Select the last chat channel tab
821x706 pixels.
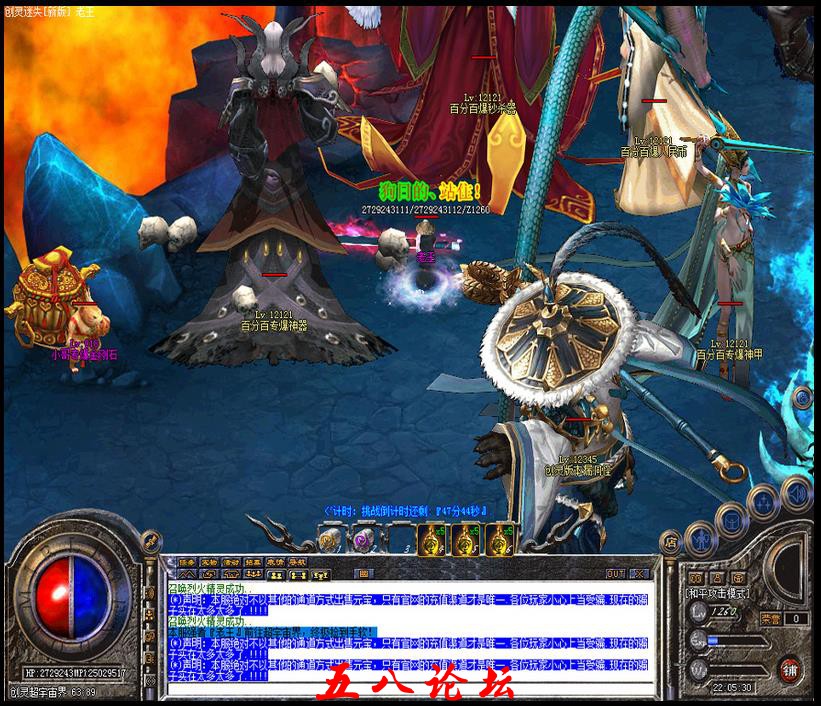tap(297, 562)
